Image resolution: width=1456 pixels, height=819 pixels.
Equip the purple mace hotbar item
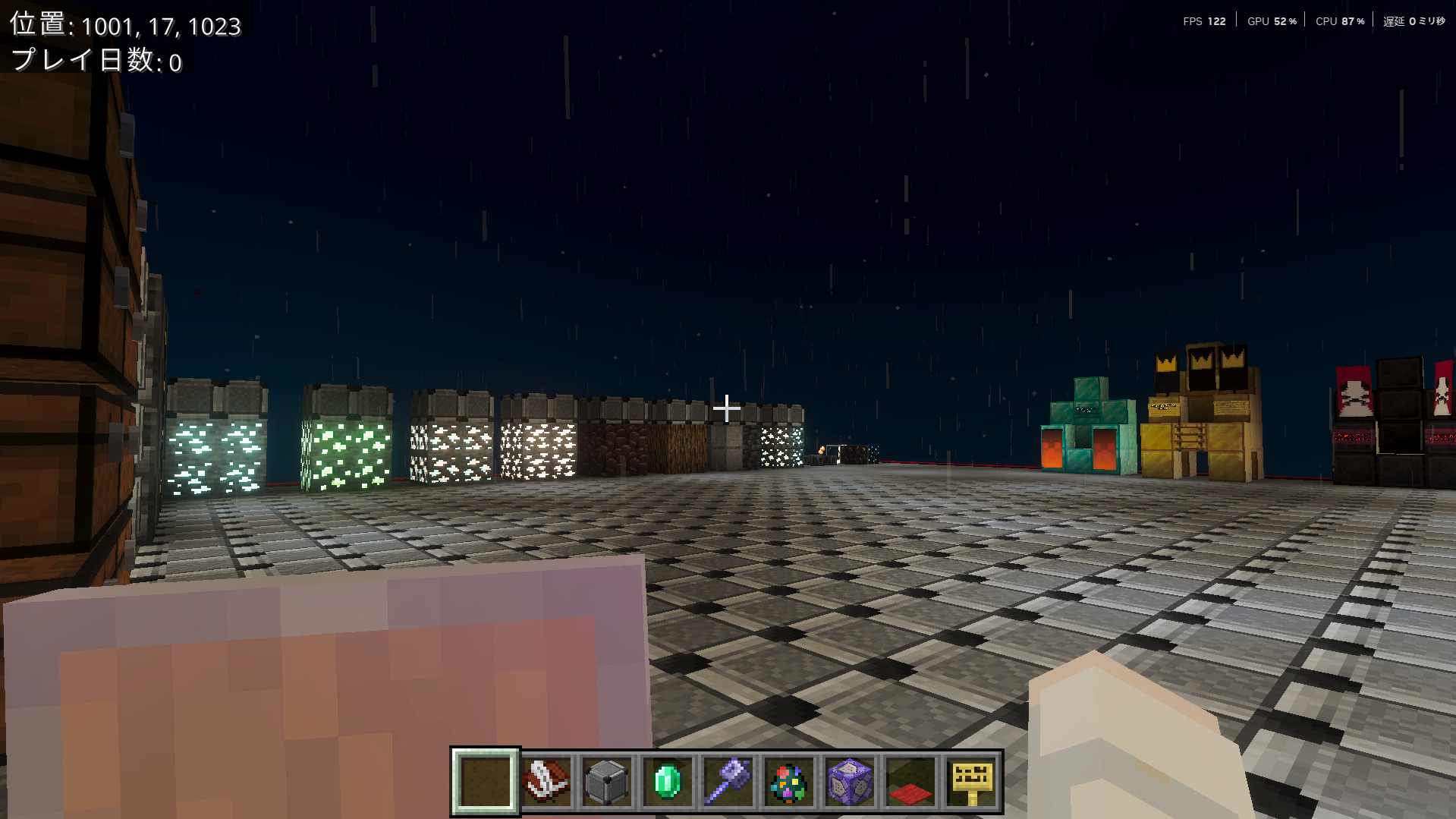coord(728,782)
